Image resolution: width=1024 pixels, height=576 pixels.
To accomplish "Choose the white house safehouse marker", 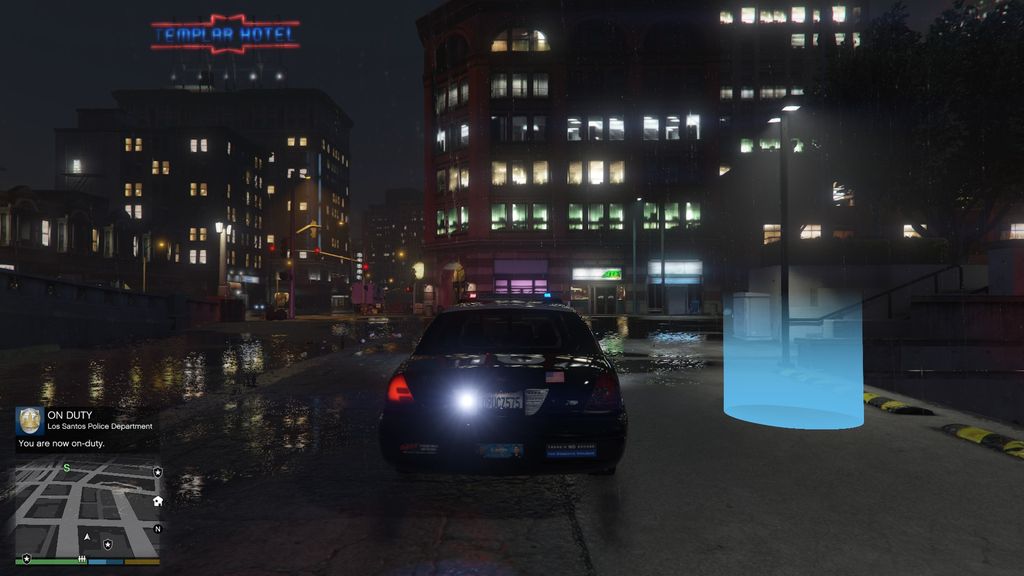I will 157,500.
